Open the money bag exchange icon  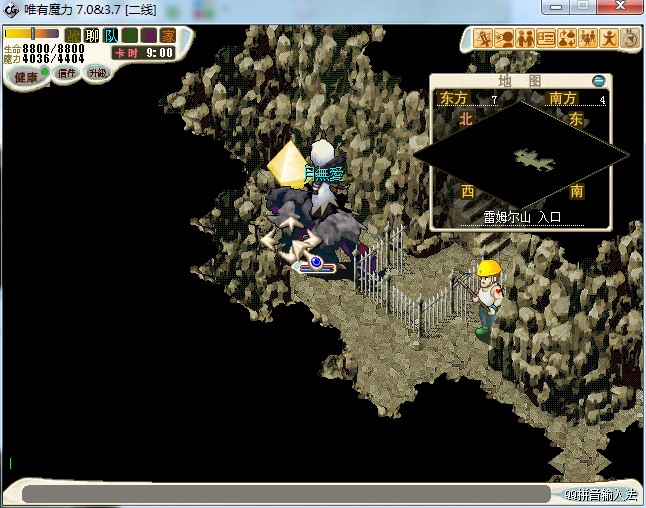(567, 39)
